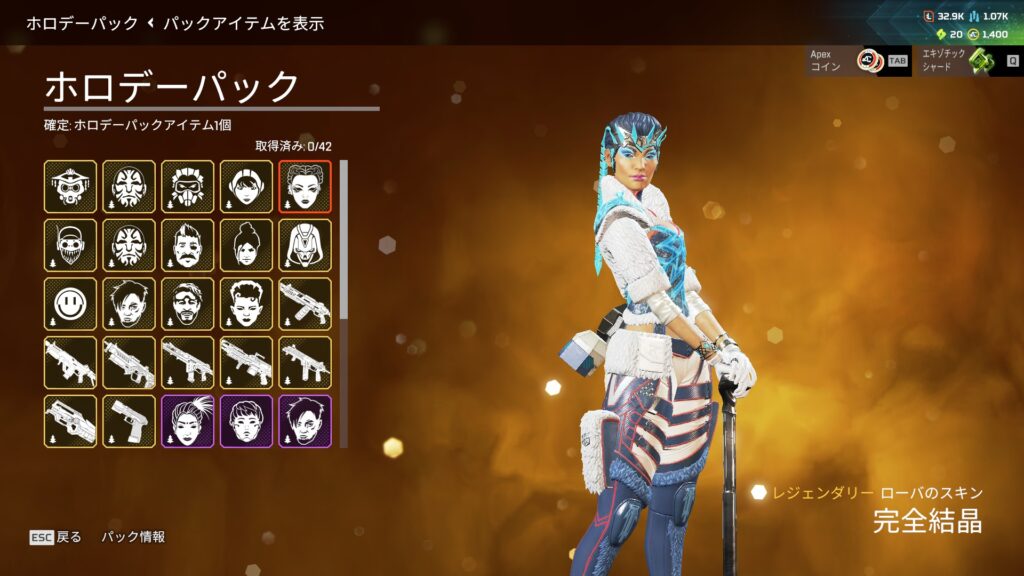Pick the mustached Fuse skin tile
The image size is (1024, 576).
point(188,245)
